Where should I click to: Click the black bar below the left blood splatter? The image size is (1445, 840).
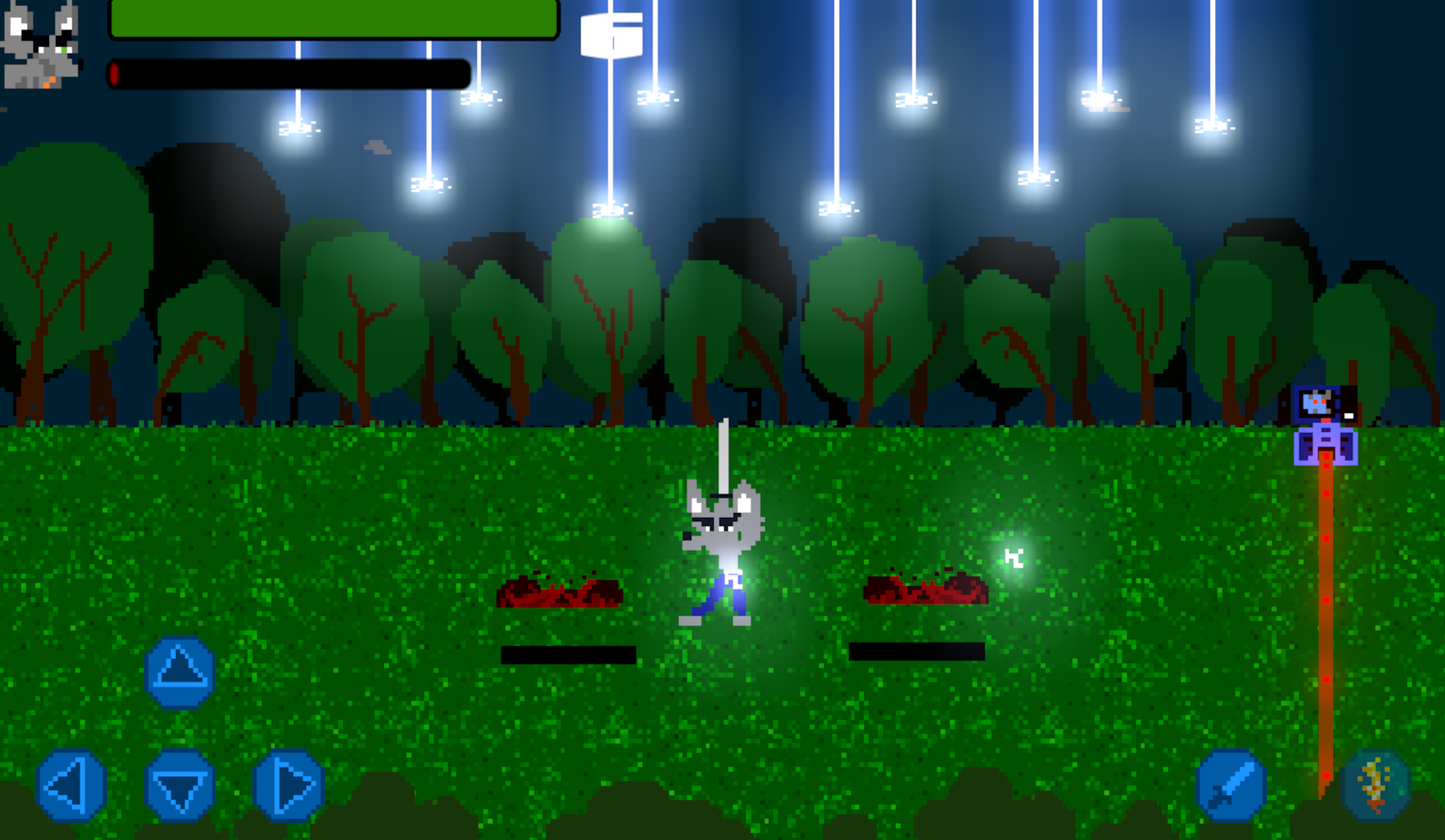pos(570,656)
